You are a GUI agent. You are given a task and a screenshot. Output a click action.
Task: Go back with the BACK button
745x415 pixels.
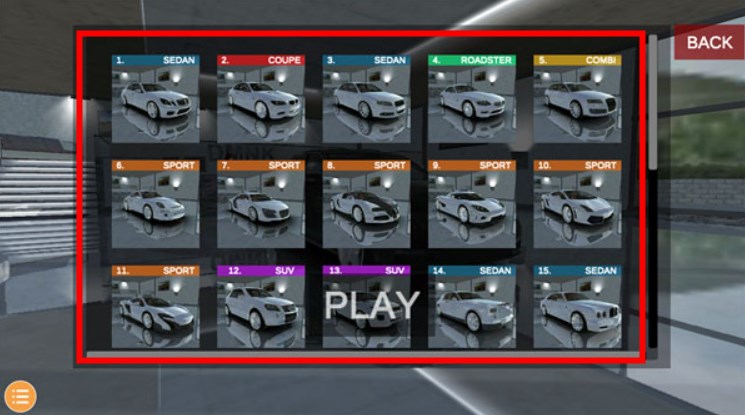[709, 42]
